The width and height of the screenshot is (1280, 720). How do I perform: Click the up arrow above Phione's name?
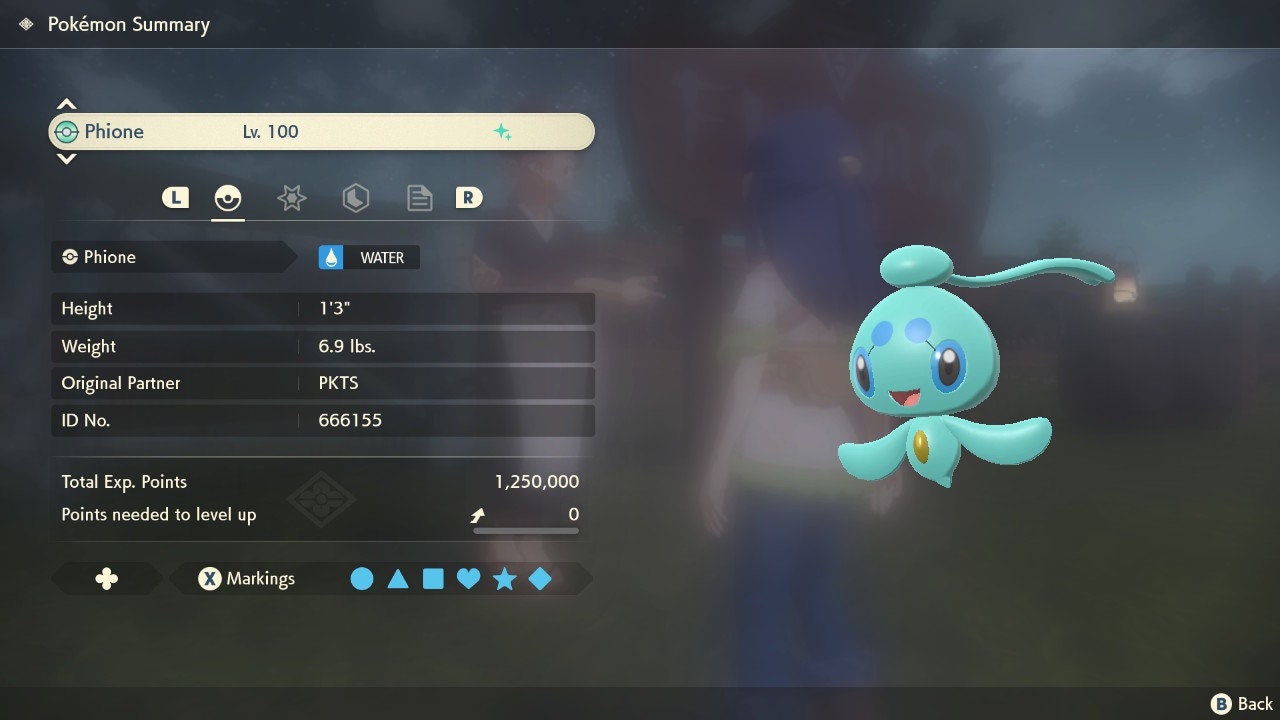66,105
